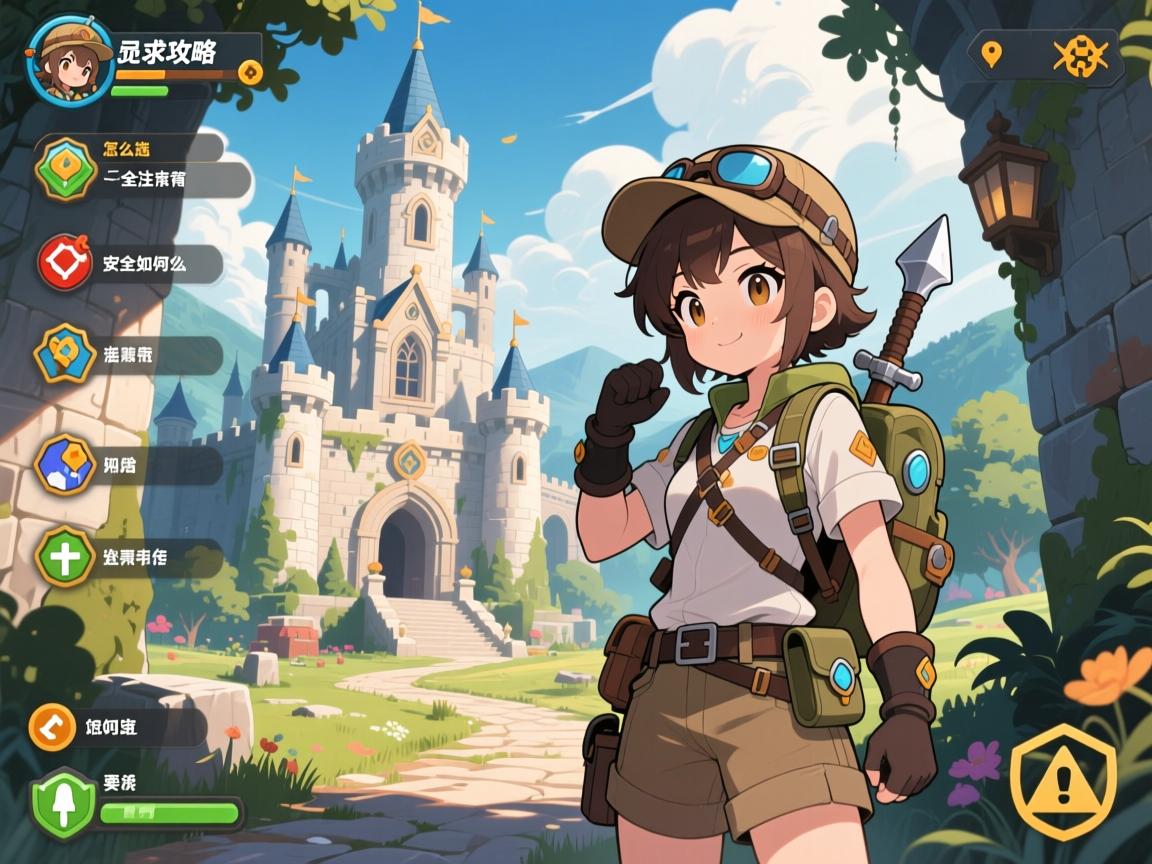Click the gold coin button beside the name
This screenshot has height=864, width=1152.
[251, 72]
